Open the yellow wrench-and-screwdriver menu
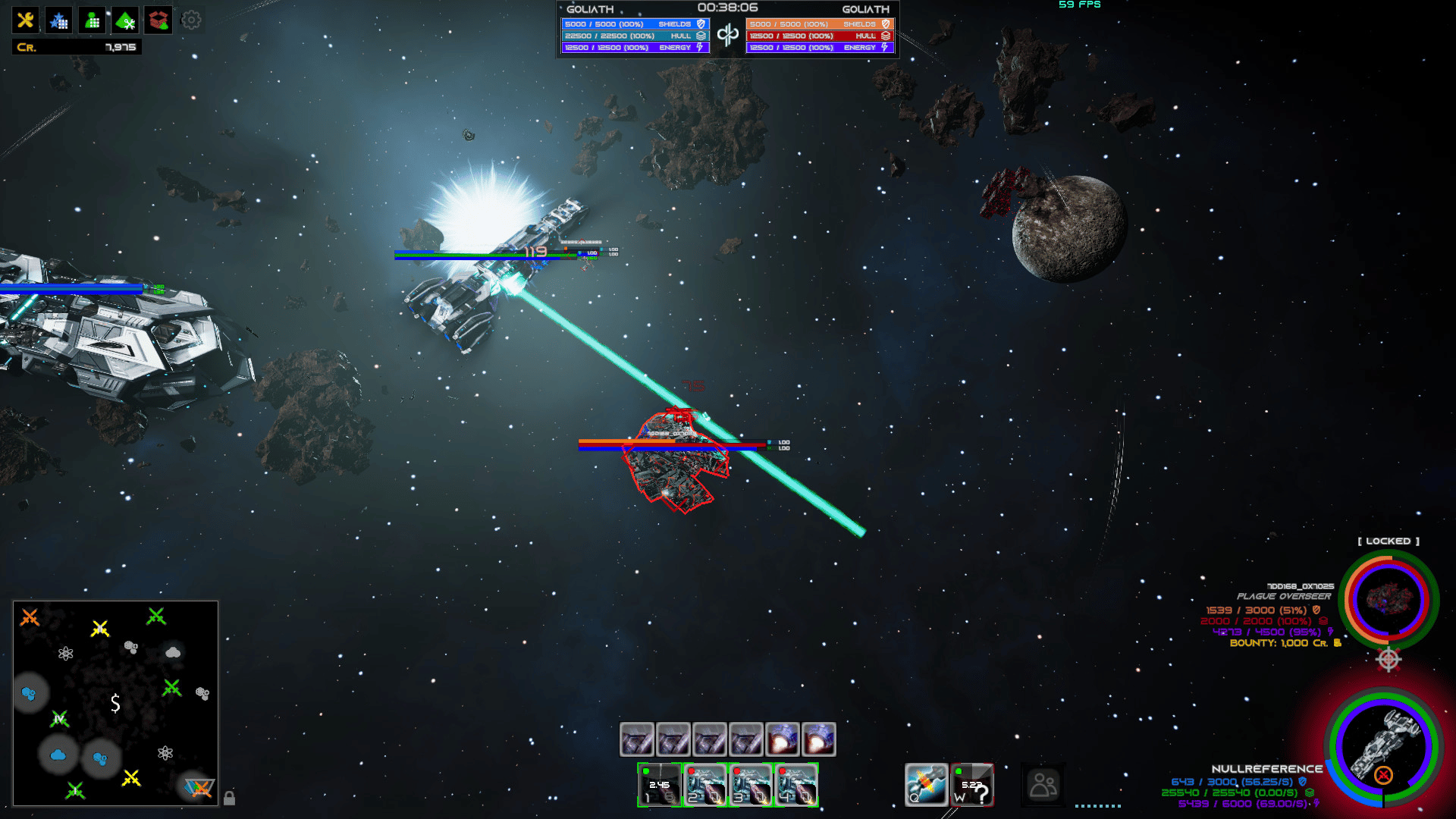The width and height of the screenshot is (1456, 819). point(25,20)
